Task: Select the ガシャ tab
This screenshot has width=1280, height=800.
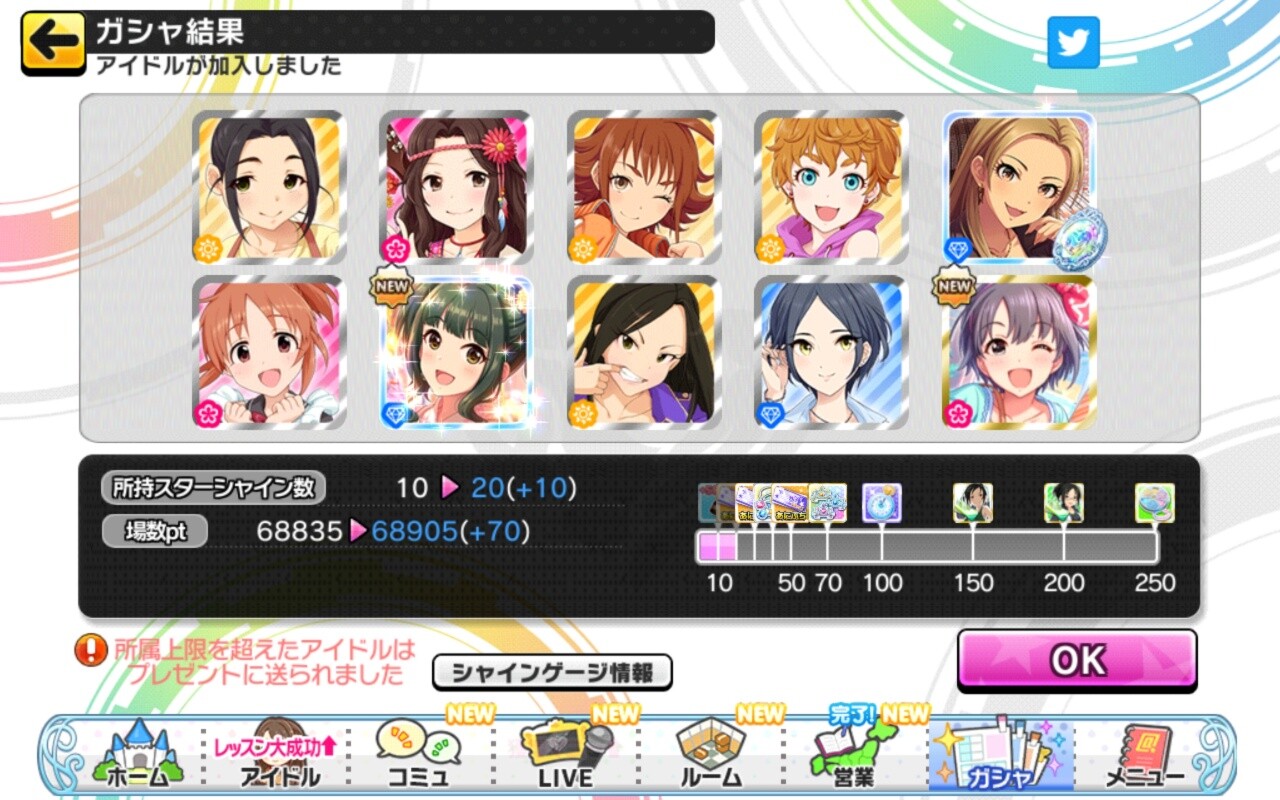Action: (x=1000, y=757)
